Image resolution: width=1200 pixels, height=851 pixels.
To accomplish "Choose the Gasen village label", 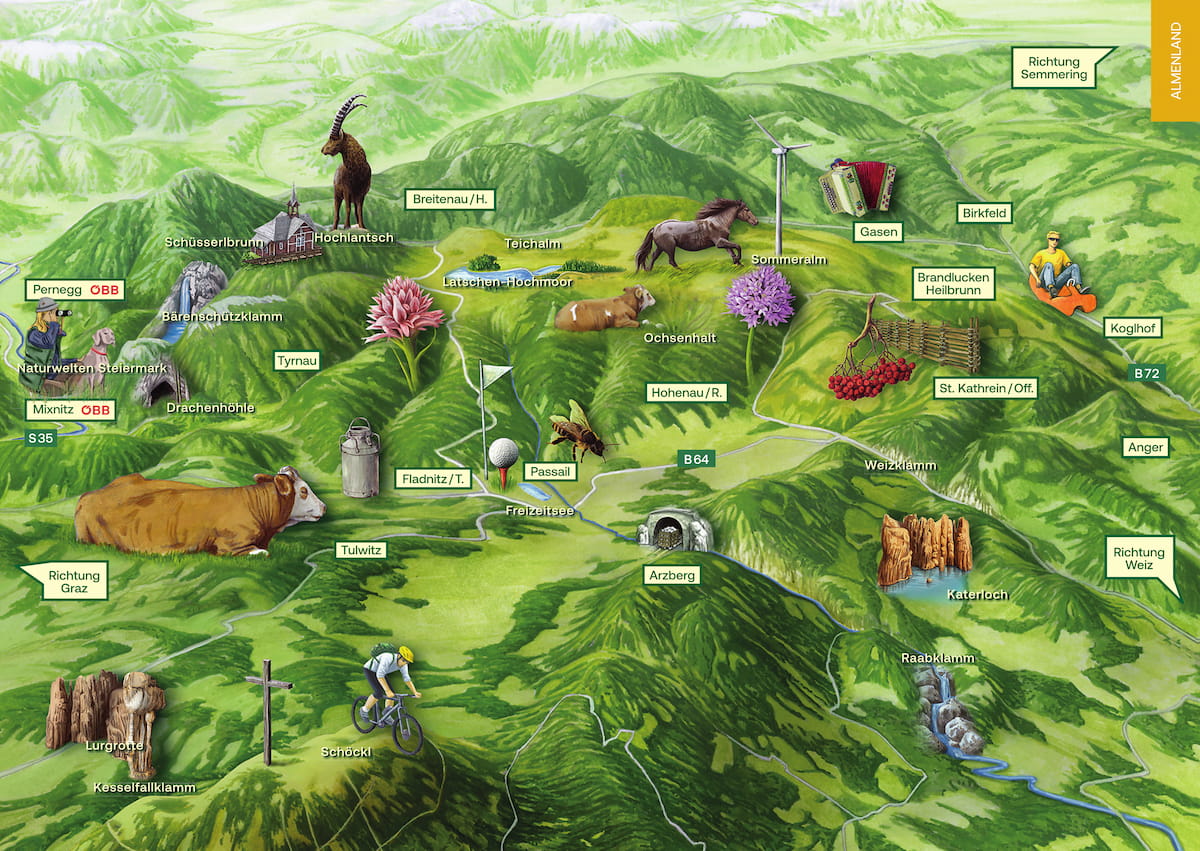I will pos(878,232).
